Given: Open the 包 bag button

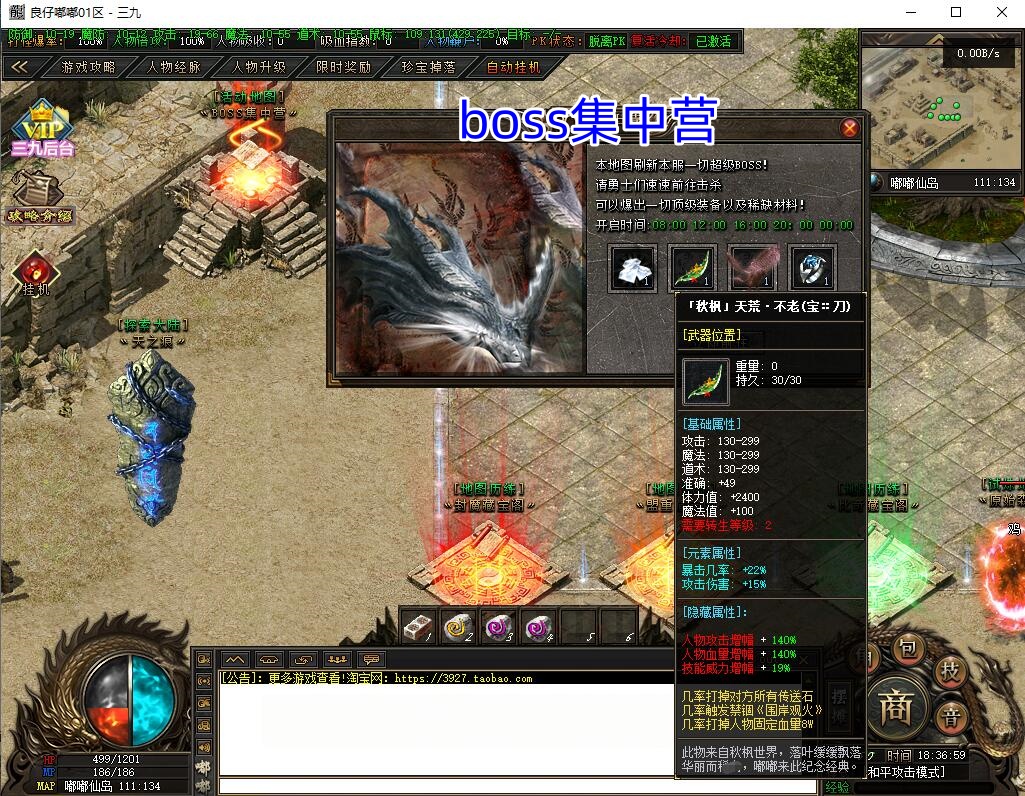Looking at the screenshot, I should tap(907, 649).
